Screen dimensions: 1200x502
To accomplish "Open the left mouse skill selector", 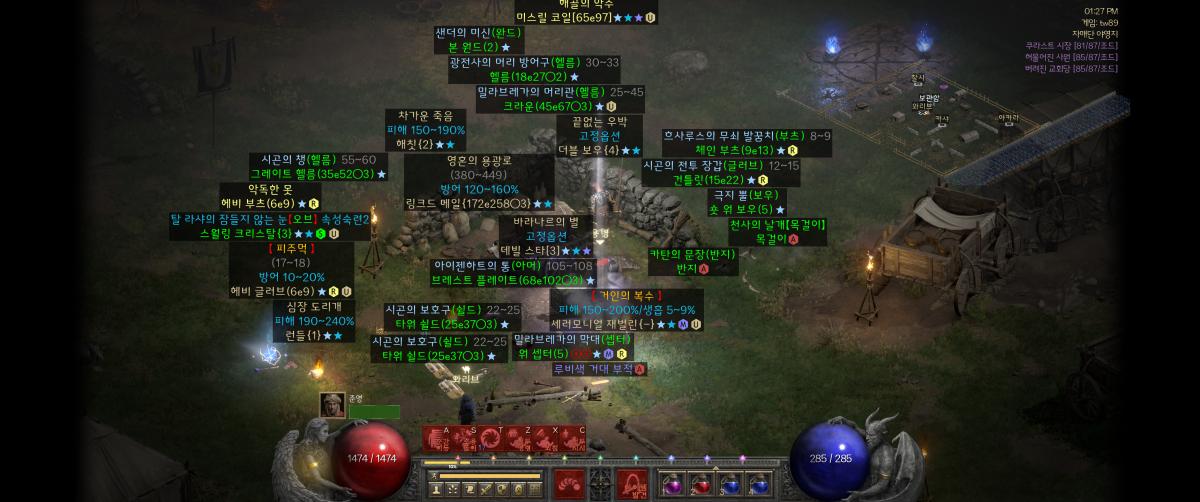I will [x=569, y=481].
